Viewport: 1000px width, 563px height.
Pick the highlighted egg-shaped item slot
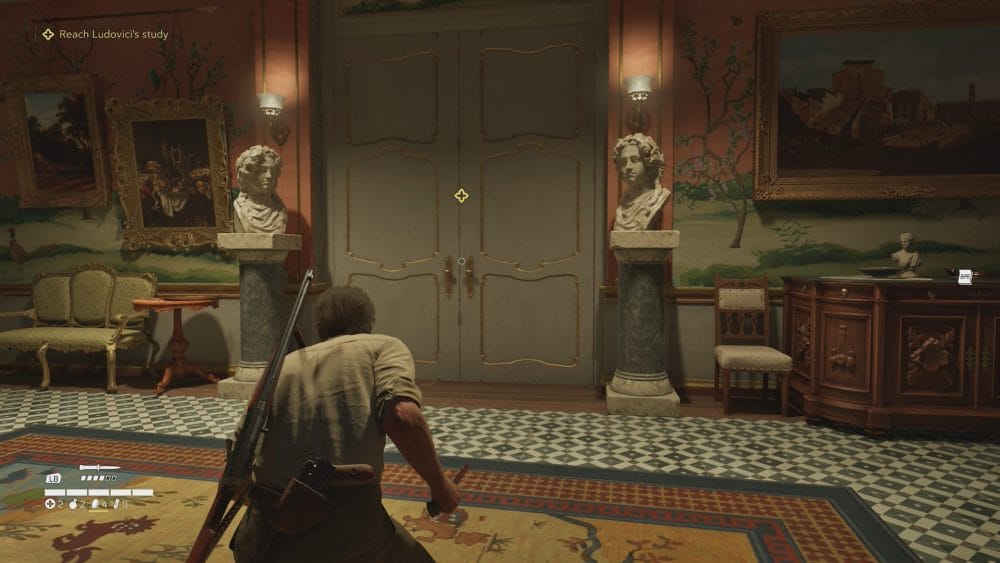[x=96, y=504]
